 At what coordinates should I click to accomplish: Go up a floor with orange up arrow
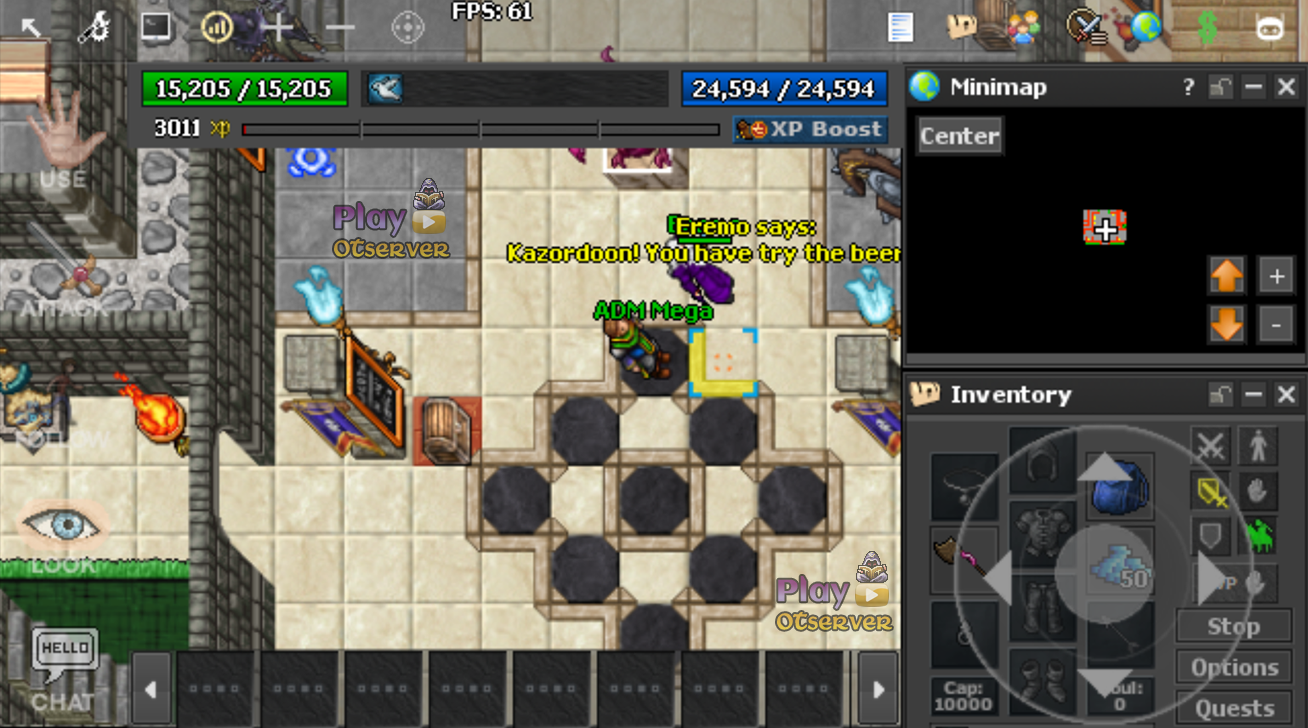(1227, 277)
